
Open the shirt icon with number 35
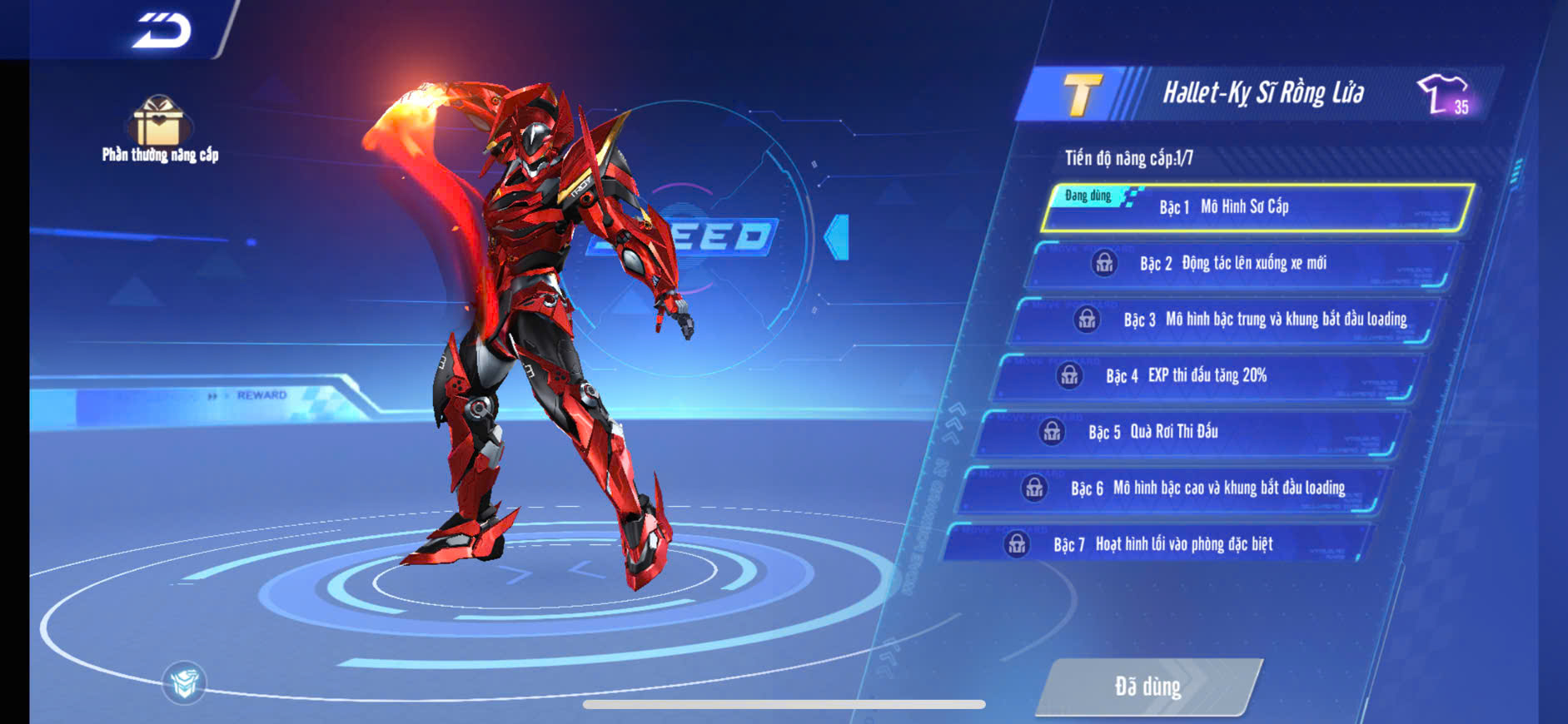click(1443, 94)
